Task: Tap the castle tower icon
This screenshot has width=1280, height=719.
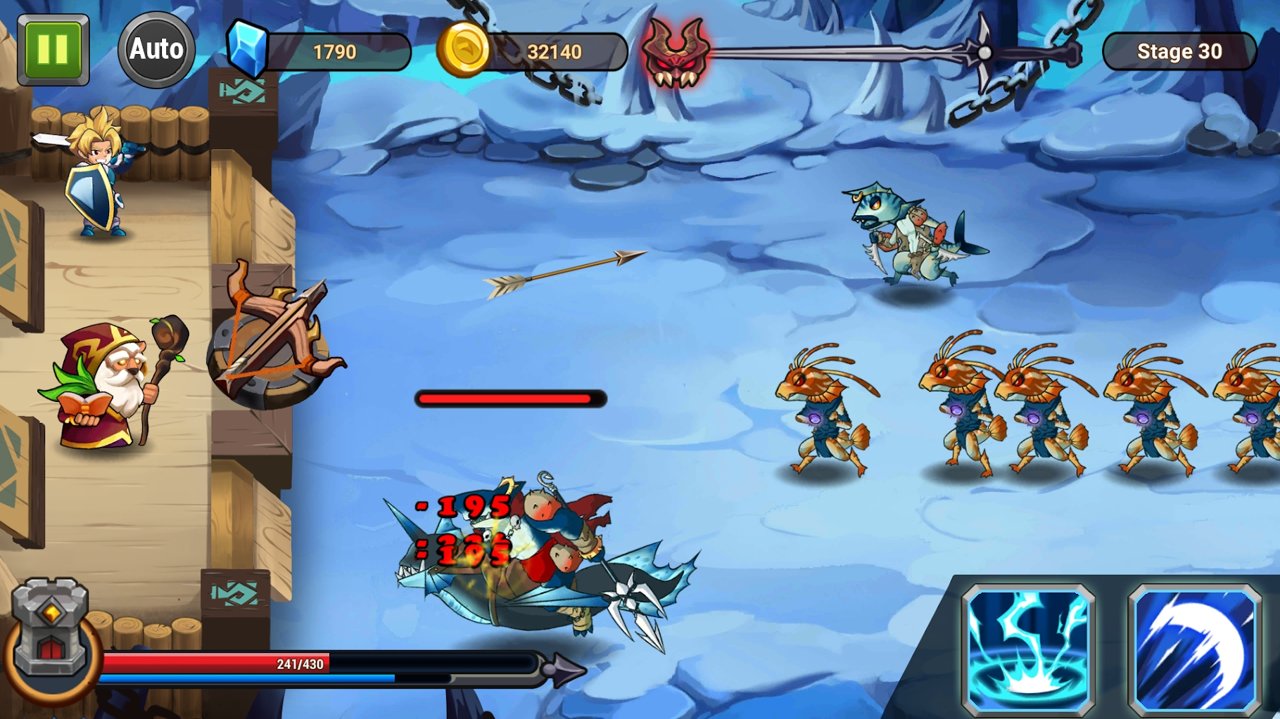Action: pos(50,632)
